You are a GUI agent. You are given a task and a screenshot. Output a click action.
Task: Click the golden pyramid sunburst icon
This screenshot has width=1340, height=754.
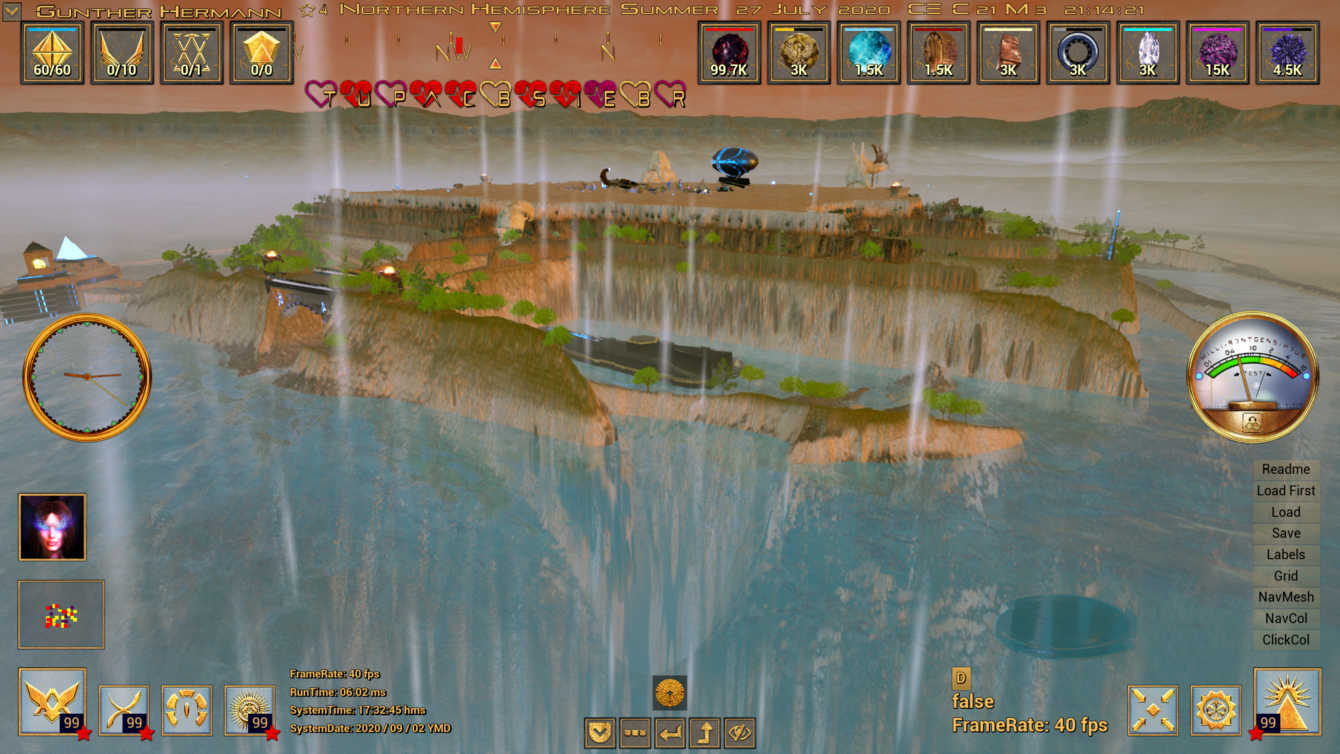[x=1285, y=704]
